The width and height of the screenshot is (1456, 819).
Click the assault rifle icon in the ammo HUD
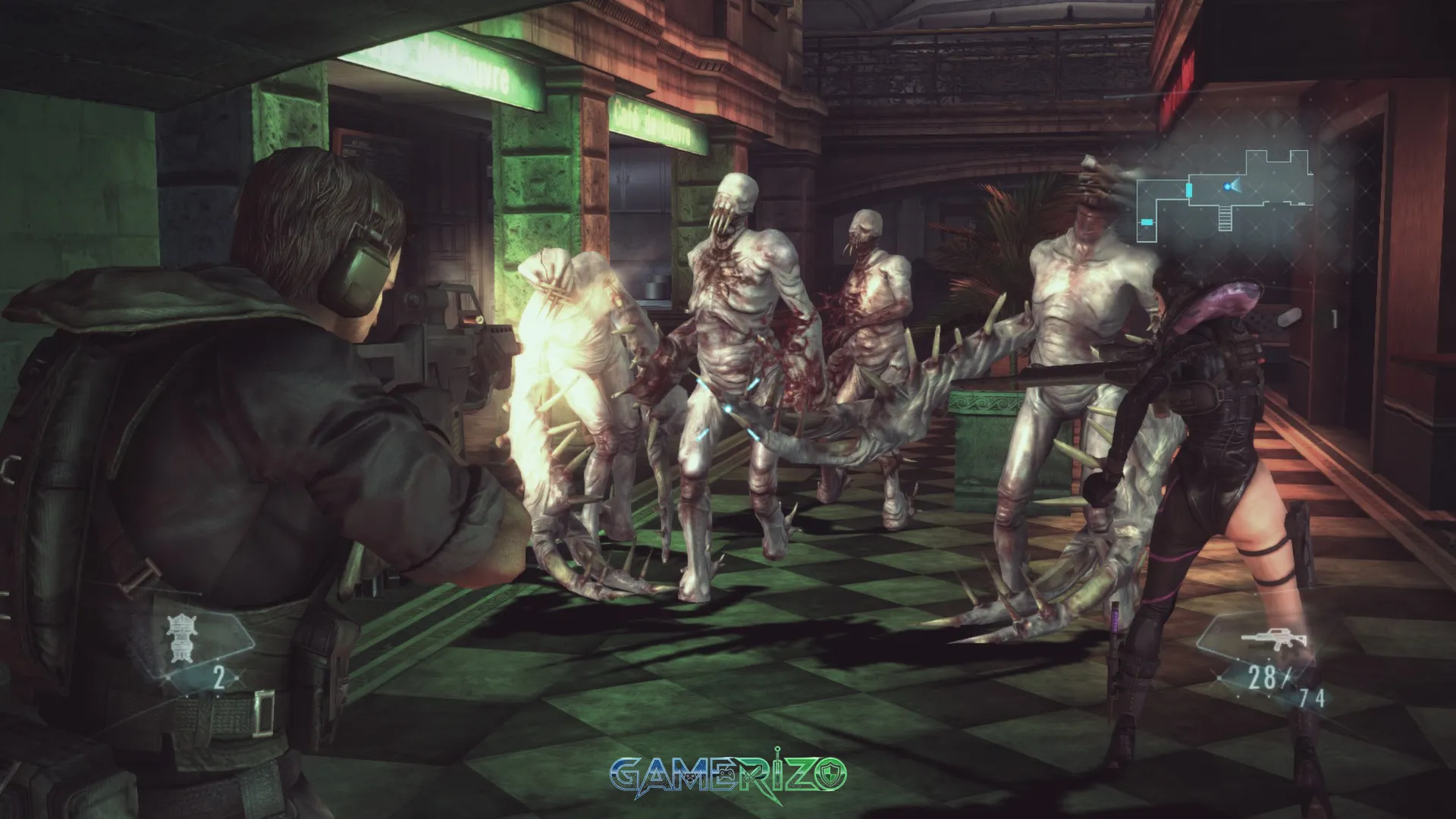[1273, 639]
